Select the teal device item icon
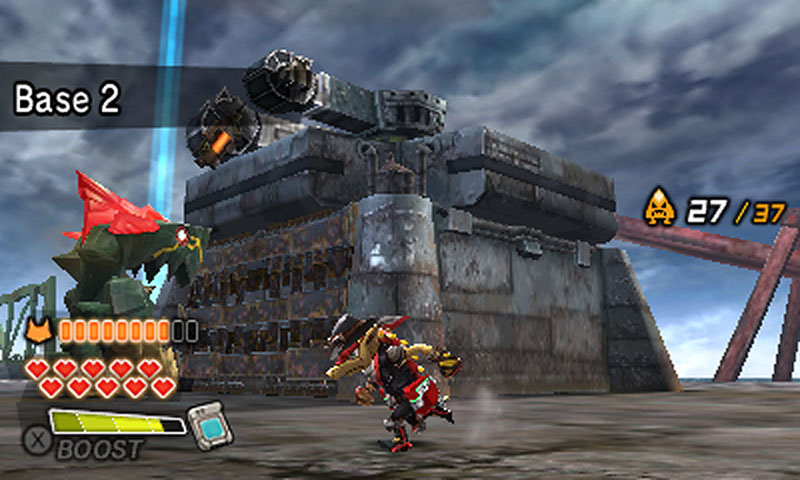This screenshot has height=480, width=800. tap(209, 424)
